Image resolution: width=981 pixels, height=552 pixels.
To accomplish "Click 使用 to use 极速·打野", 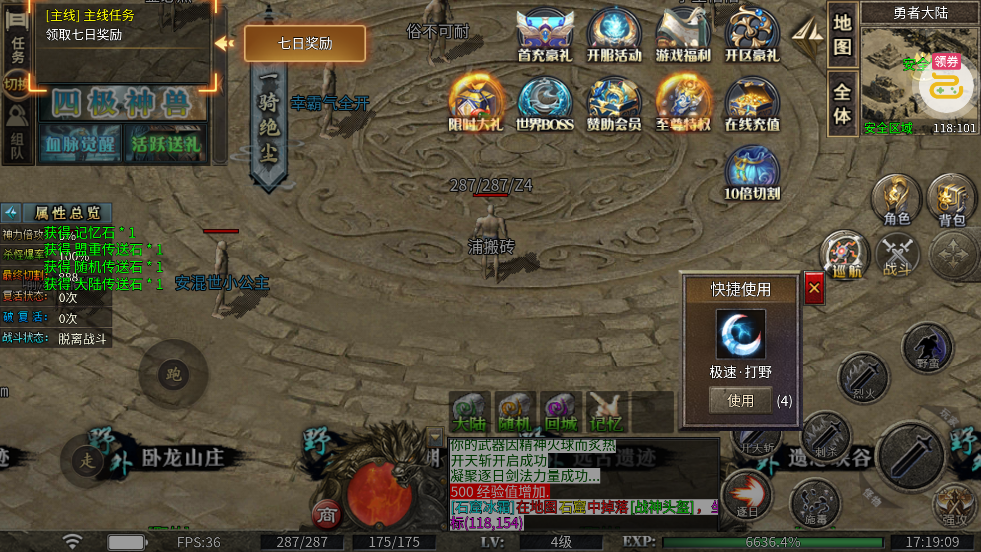I will [x=741, y=400].
